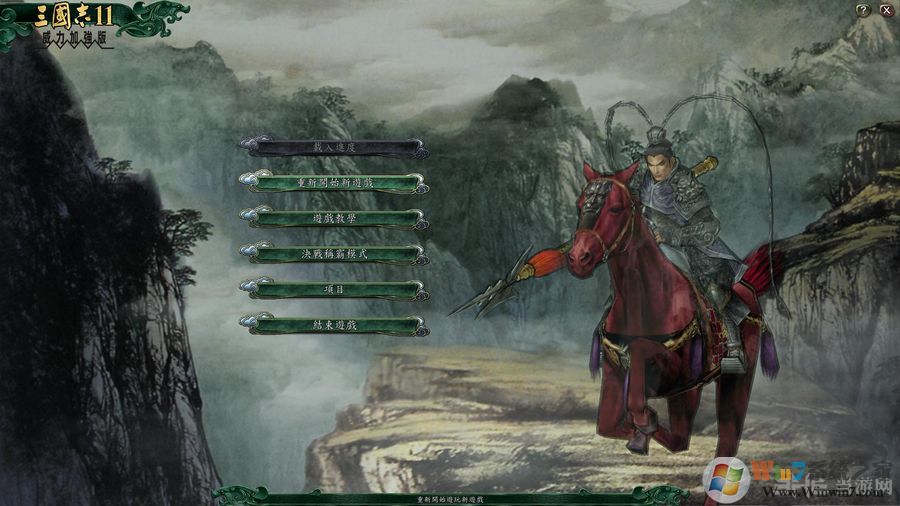Start a new game via 重新開始新遊戲
The height and width of the screenshot is (506, 900).
(334, 183)
